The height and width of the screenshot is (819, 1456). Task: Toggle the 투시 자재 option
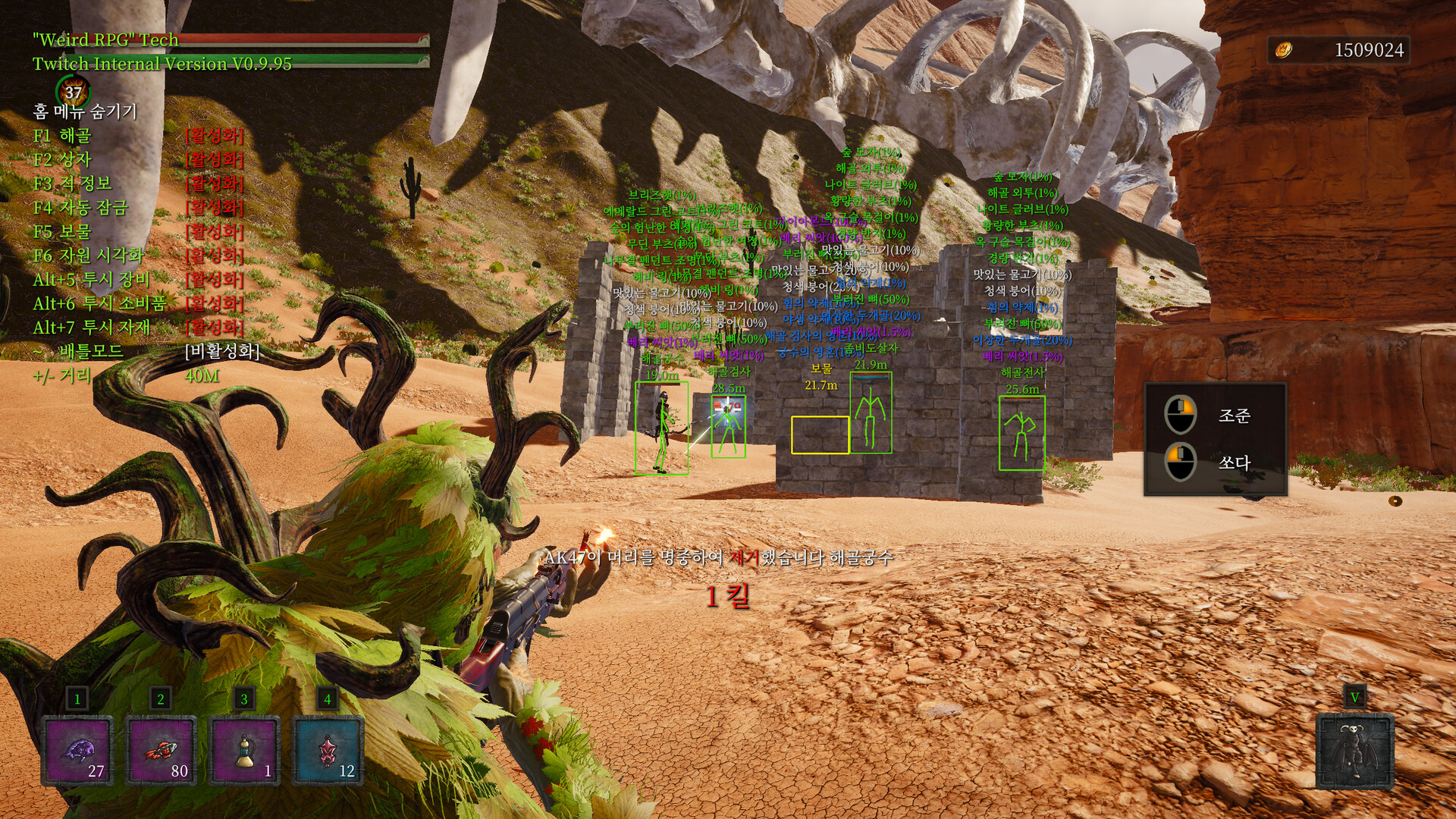[x=91, y=328]
